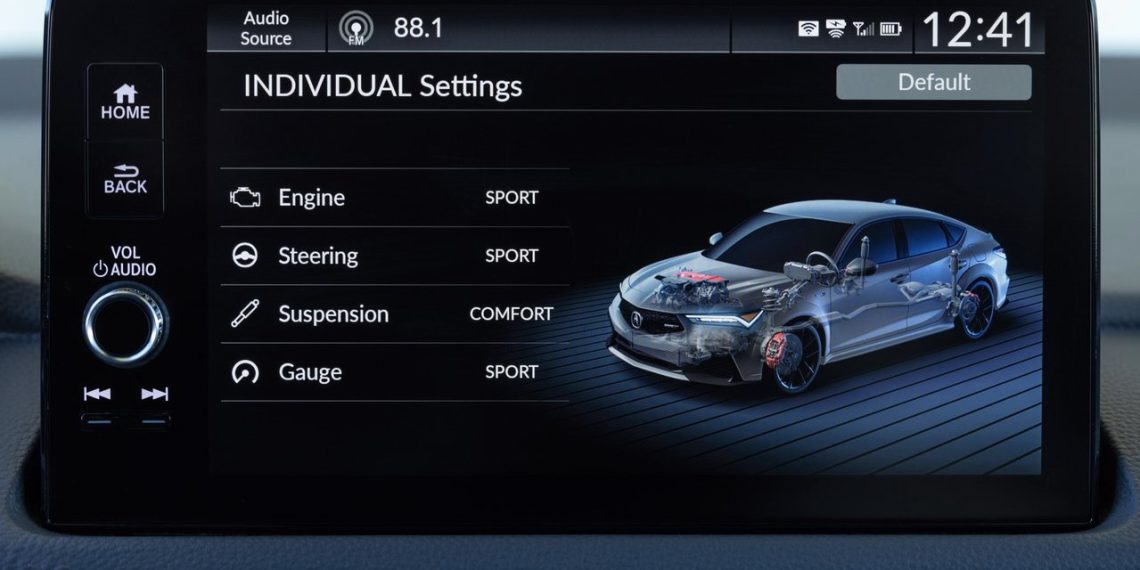The image size is (1140, 570).
Task: Skip to the previous track
Action: tap(97, 394)
